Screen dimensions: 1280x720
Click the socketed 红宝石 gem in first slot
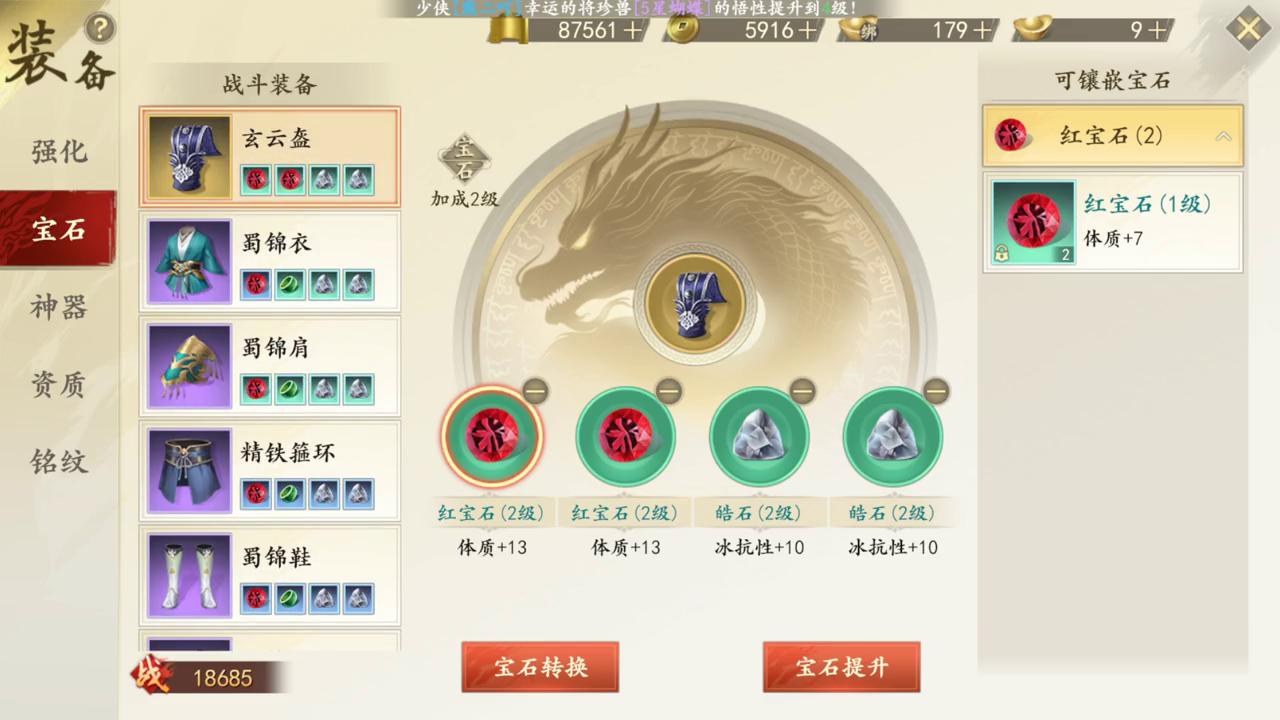click(492, 437)
